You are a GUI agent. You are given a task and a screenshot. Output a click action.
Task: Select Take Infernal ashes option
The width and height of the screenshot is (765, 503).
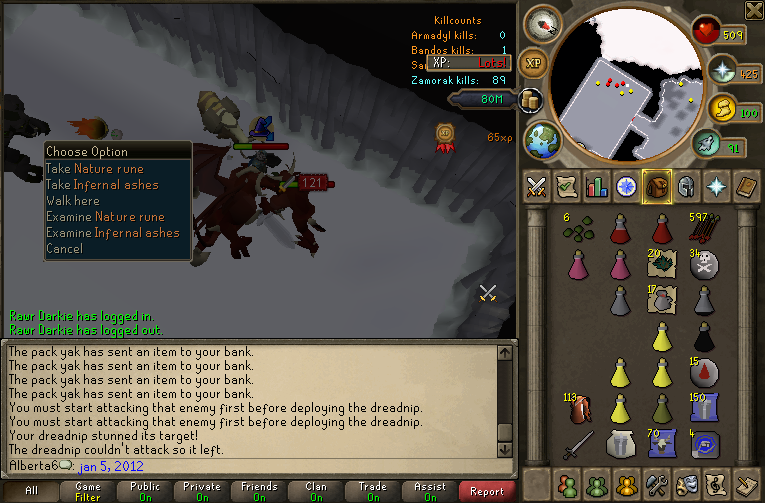tap(102, 185)
